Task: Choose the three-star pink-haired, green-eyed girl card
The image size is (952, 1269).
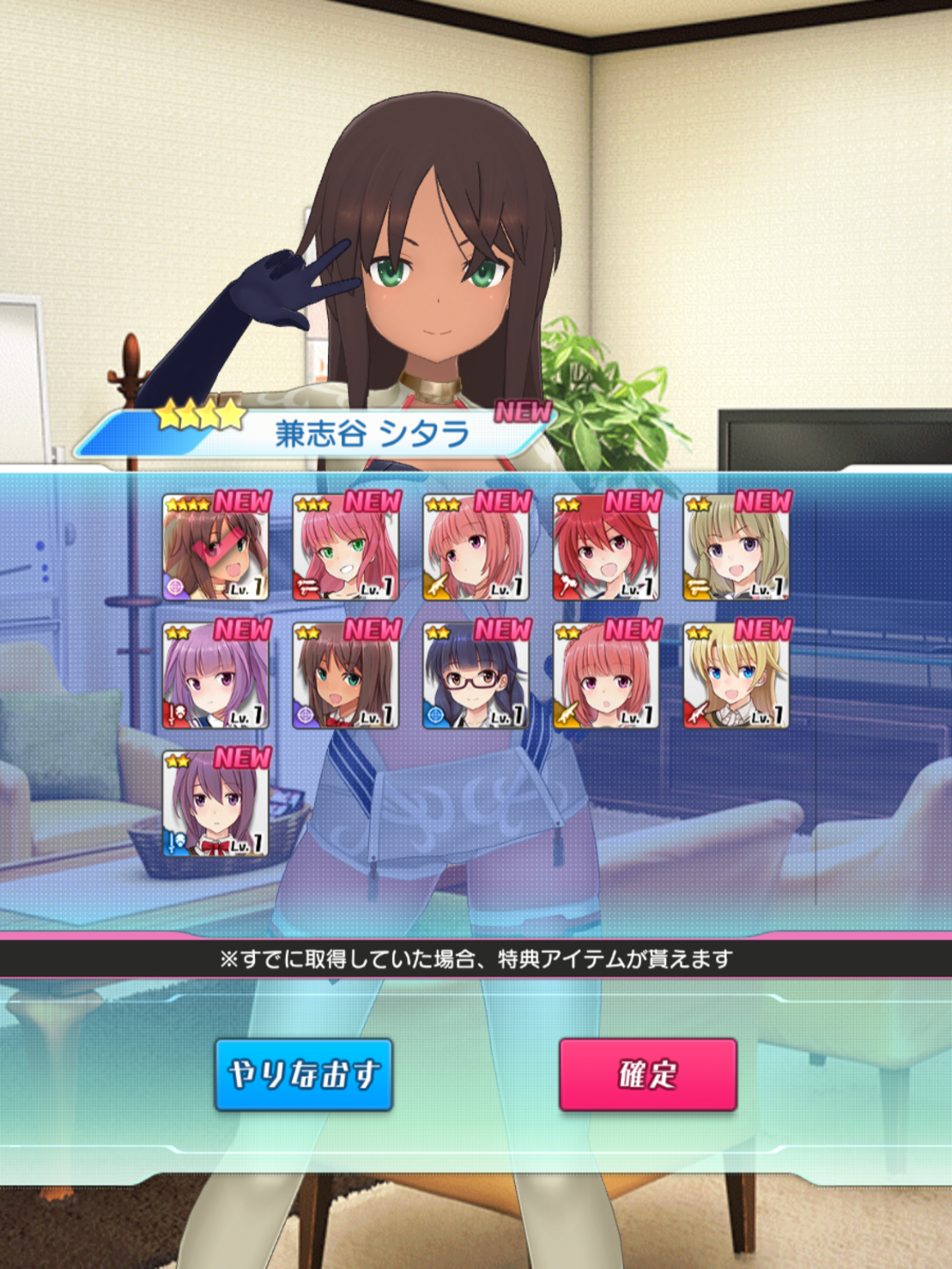Action: (346, 548)
